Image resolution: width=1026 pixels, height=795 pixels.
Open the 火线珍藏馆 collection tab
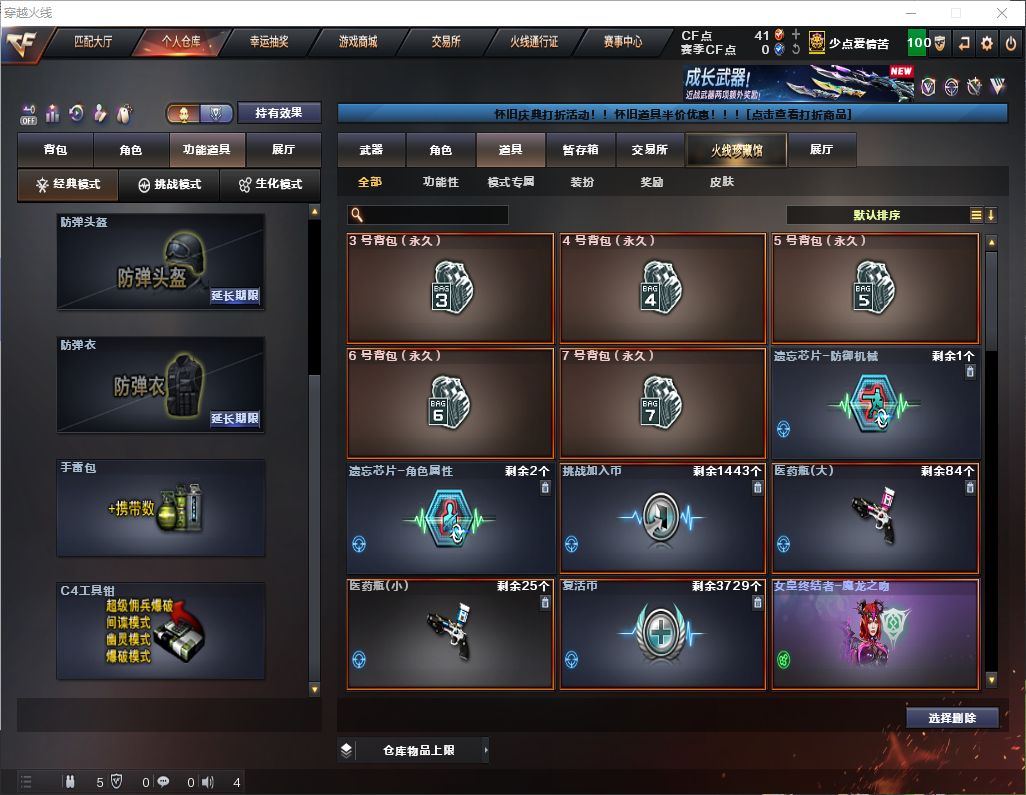pos(736,150)
